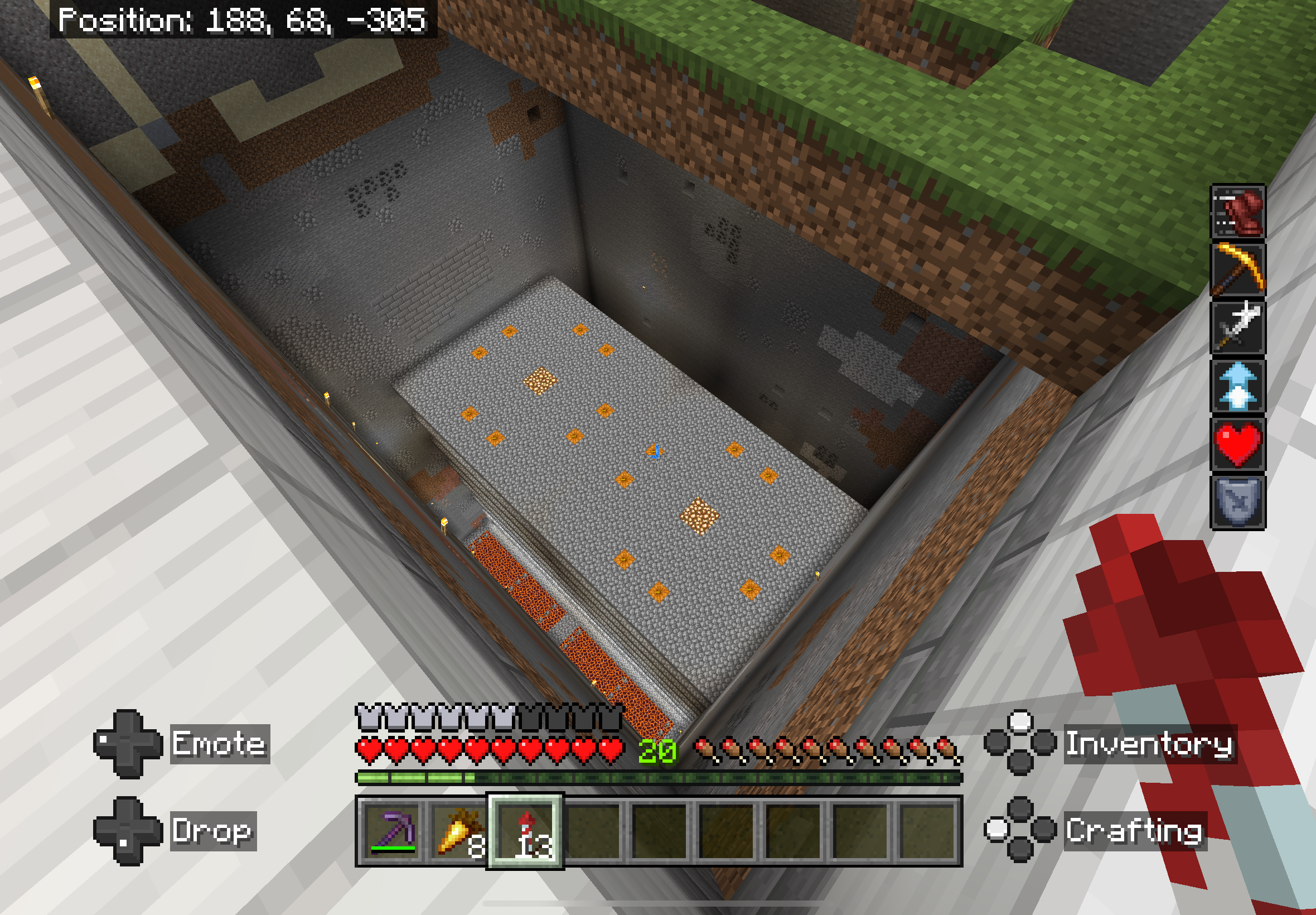Screen dimensions: 1316x915
Task: Select the golden carrot hotbar slot
Action: pos(459,831)
